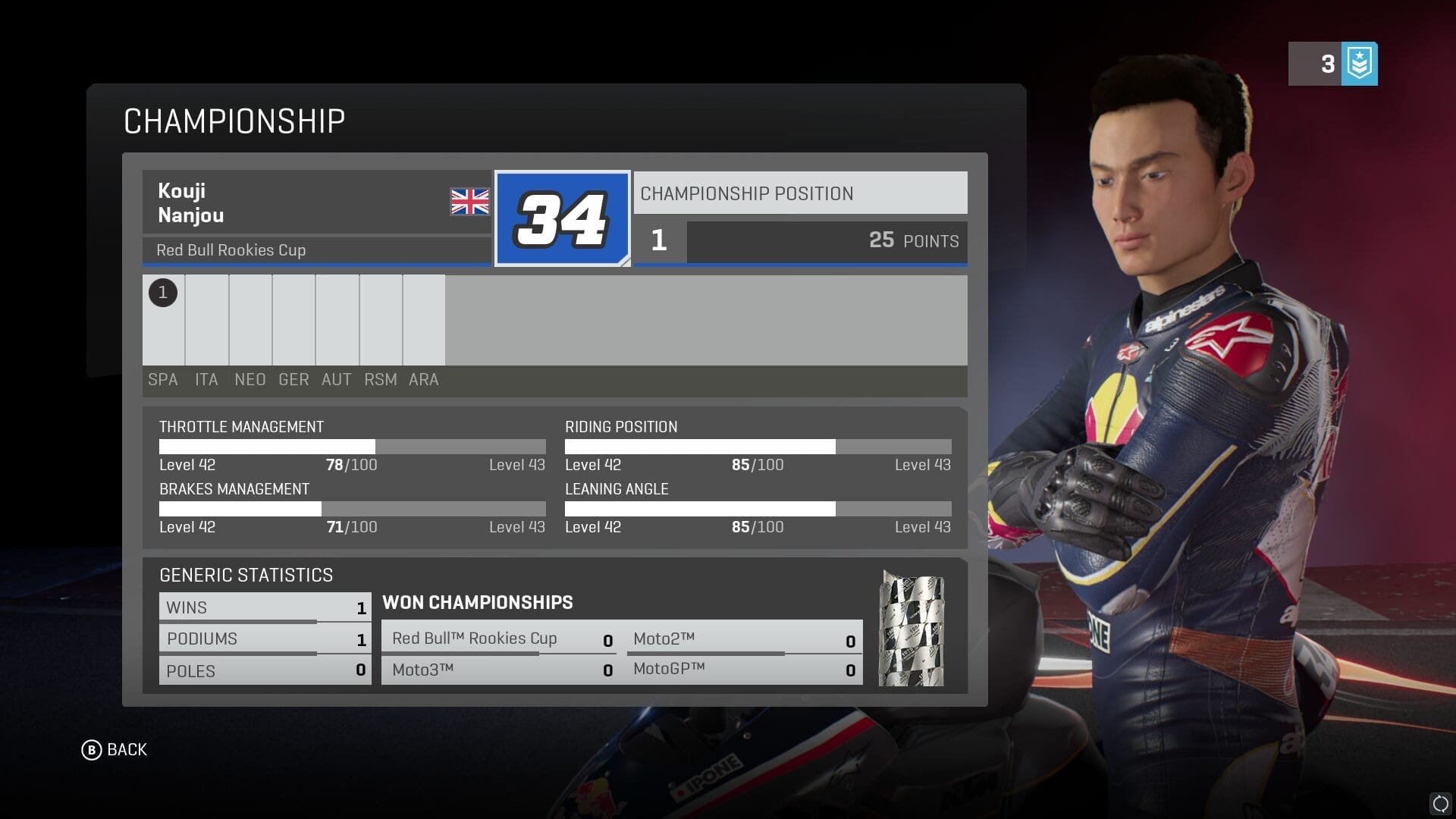Screen dimensions: 1456x819
Task: Go back using the BACK button
Action: pos(115,750)
